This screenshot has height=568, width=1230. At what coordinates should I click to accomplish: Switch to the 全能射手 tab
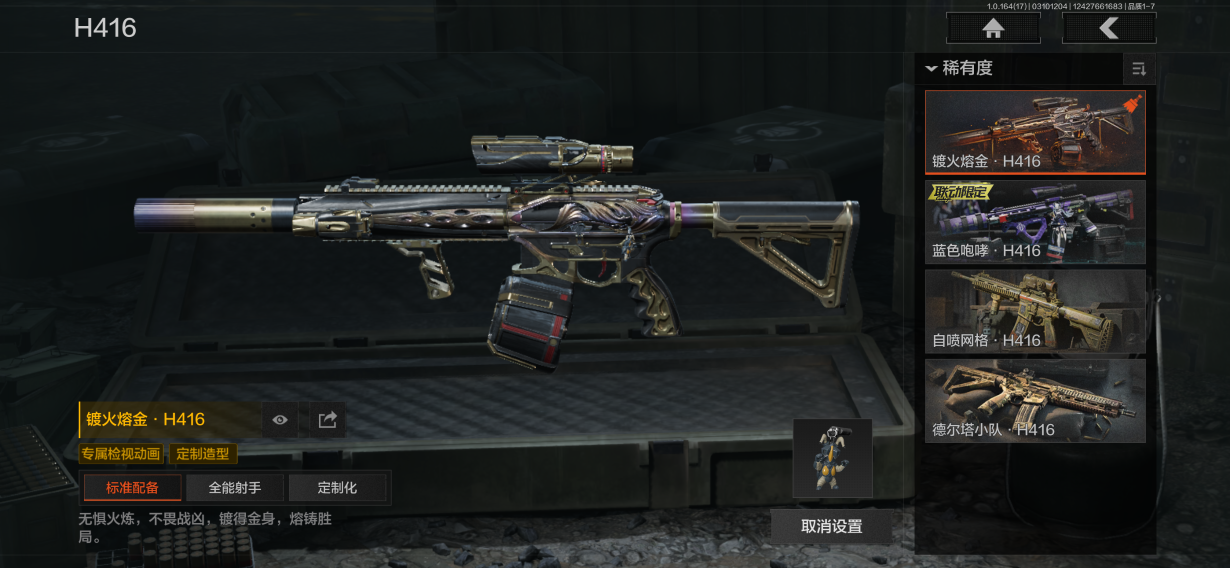pyautogui.click(x=235, y=488)
